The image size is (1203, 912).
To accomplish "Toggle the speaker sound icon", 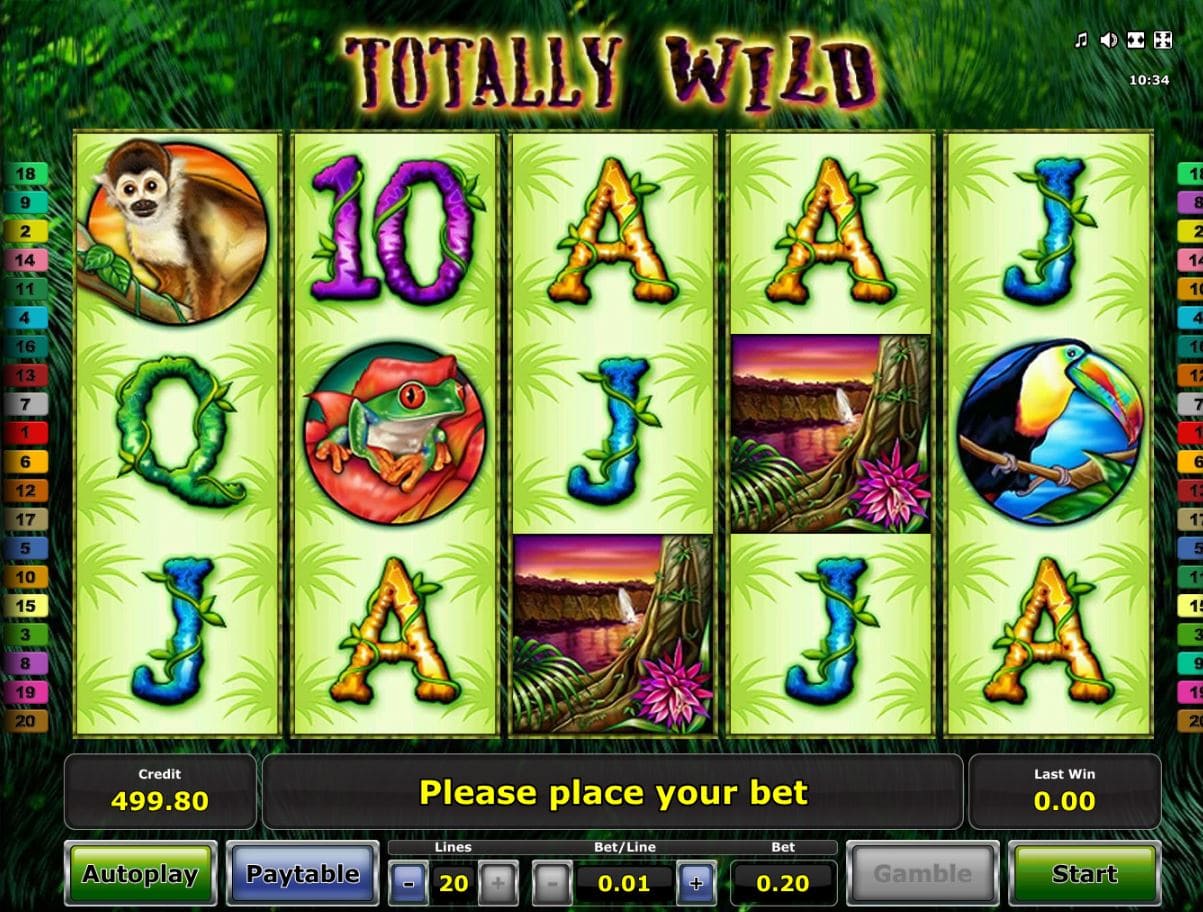I will 1108,40.
